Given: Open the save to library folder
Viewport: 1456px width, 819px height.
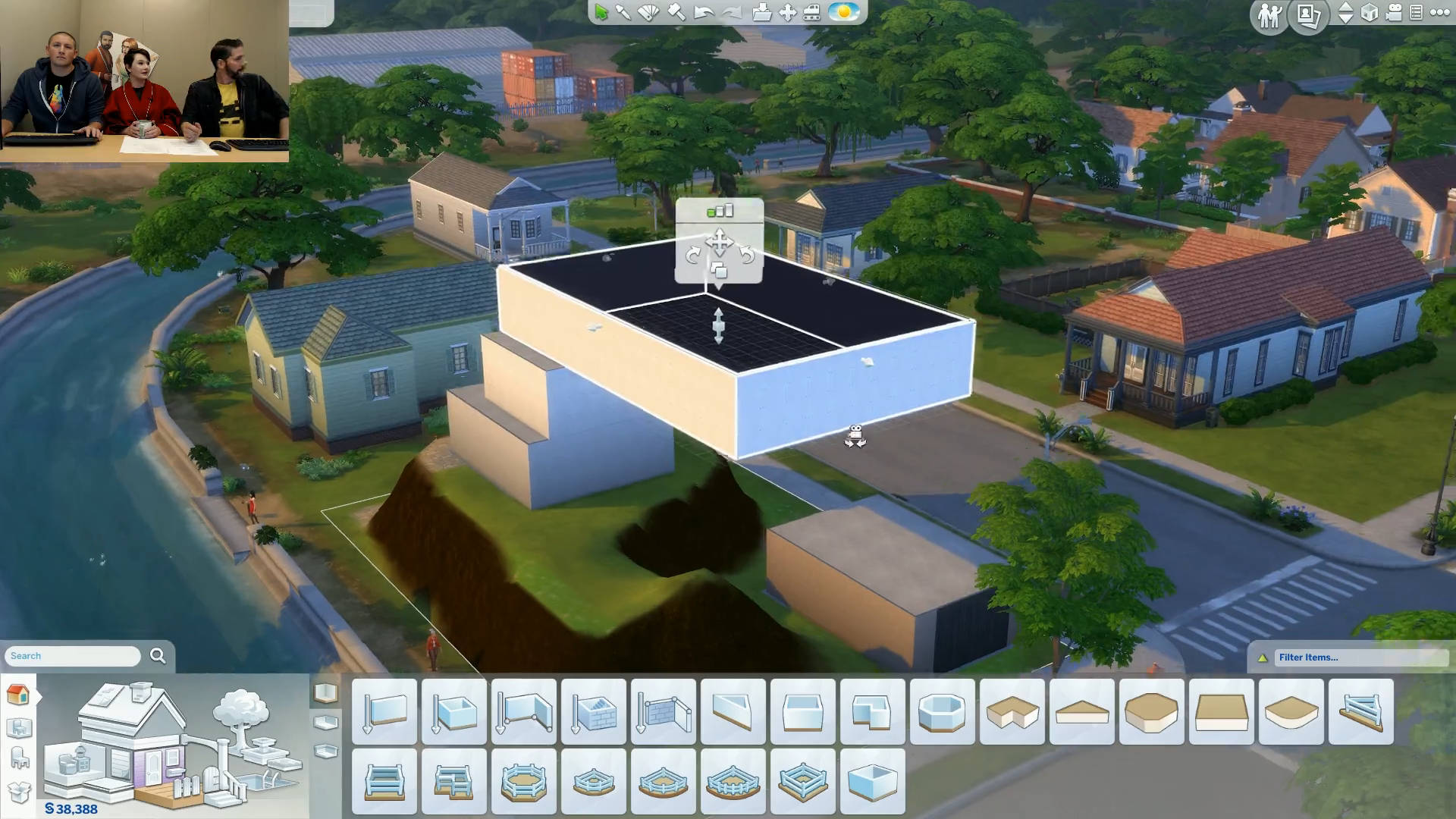Looking at the screenshot, I should click(x=761, y=12).
